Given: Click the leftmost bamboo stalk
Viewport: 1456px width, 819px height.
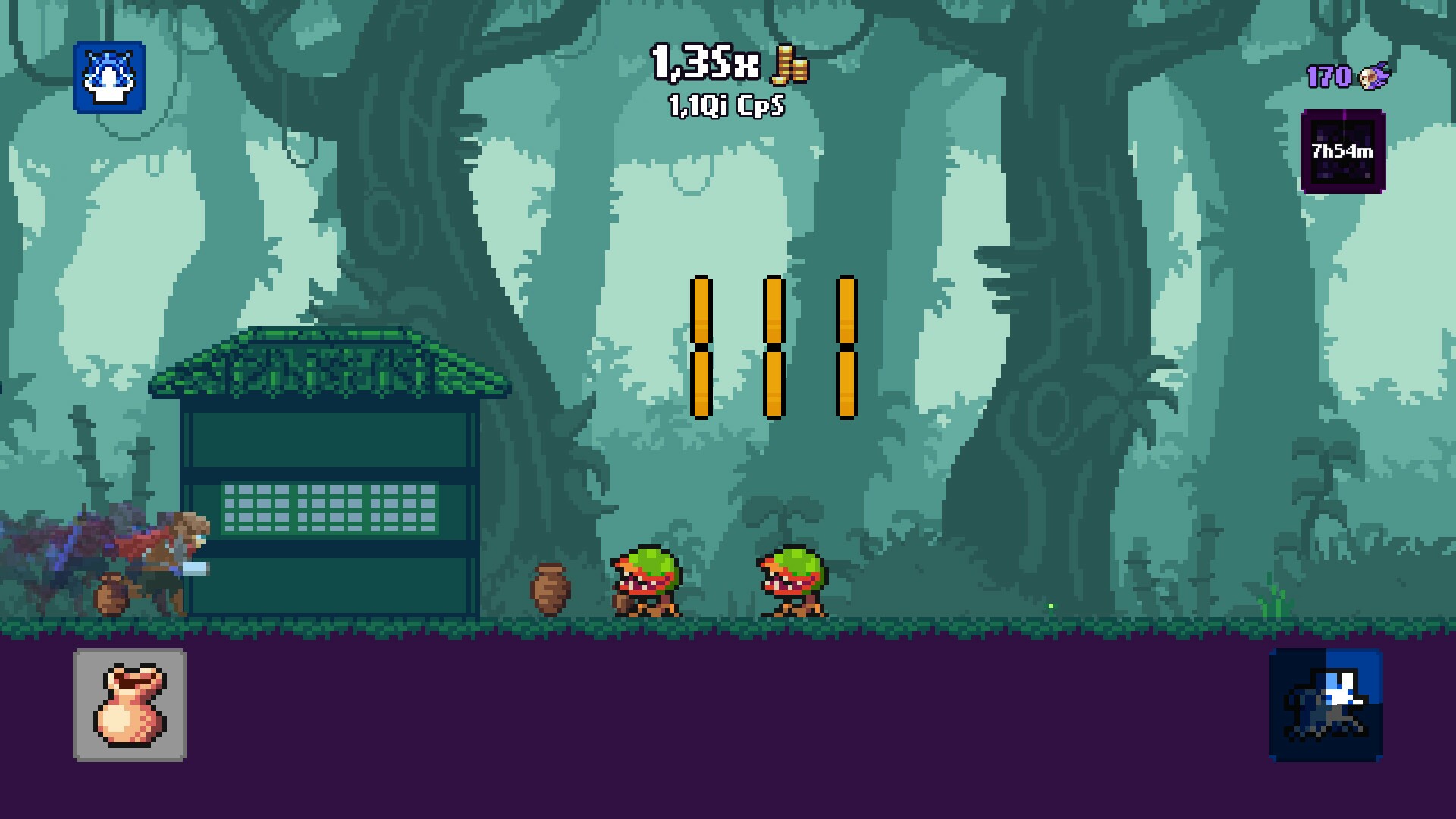Looking at the screenshot, I should [x=701, y=347].
